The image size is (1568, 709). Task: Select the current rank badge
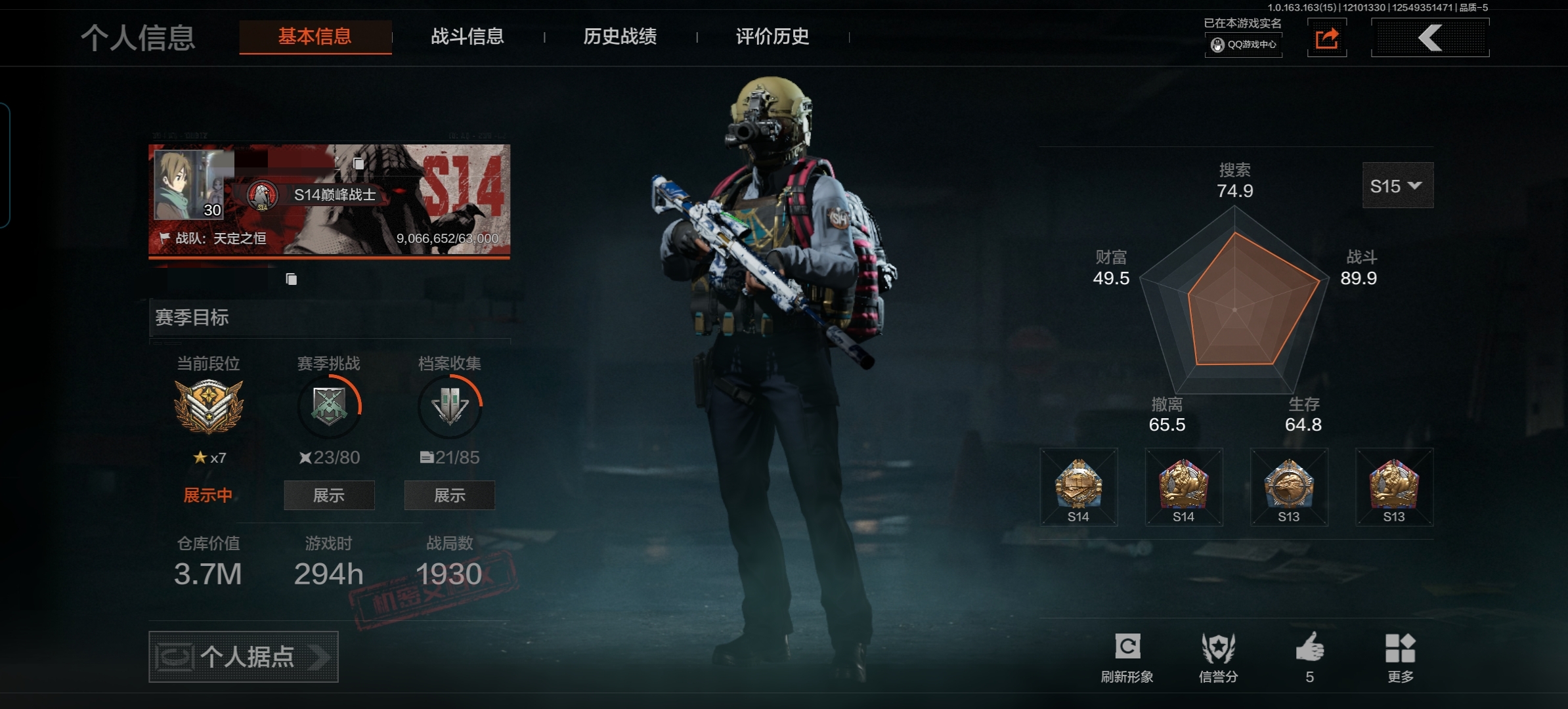[209, 407]
